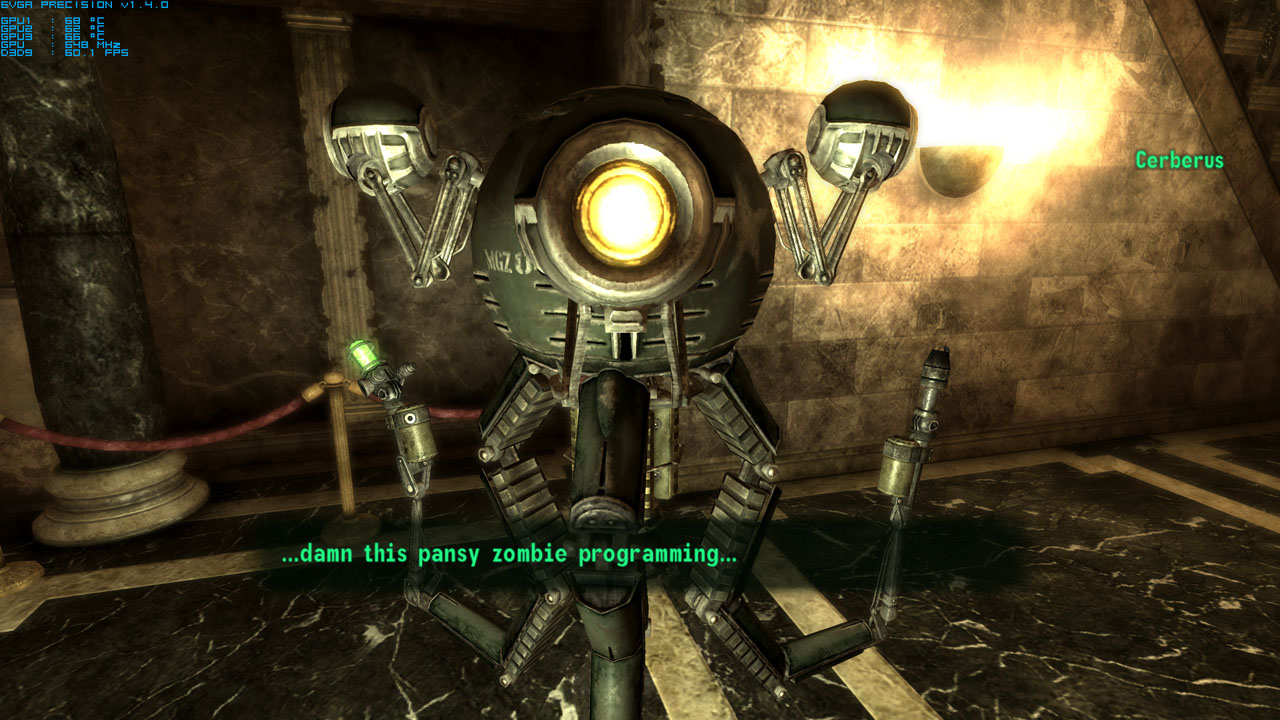Image resolution: width=1280 pixels, height=720 pixels.
Task: Click the Cerberus nameplate
Action: [x=1180, y=159]
